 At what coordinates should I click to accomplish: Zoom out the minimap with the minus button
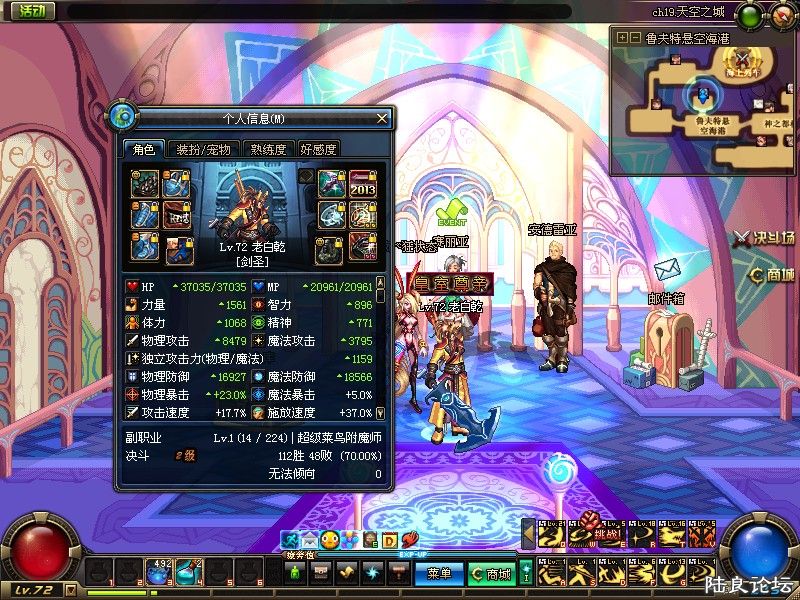[634, 37]
